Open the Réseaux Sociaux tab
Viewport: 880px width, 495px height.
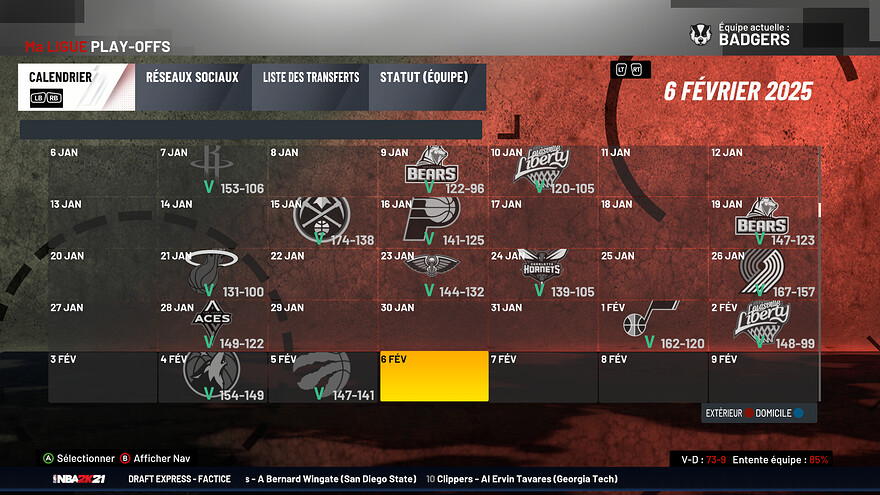(x=192, y=87)
